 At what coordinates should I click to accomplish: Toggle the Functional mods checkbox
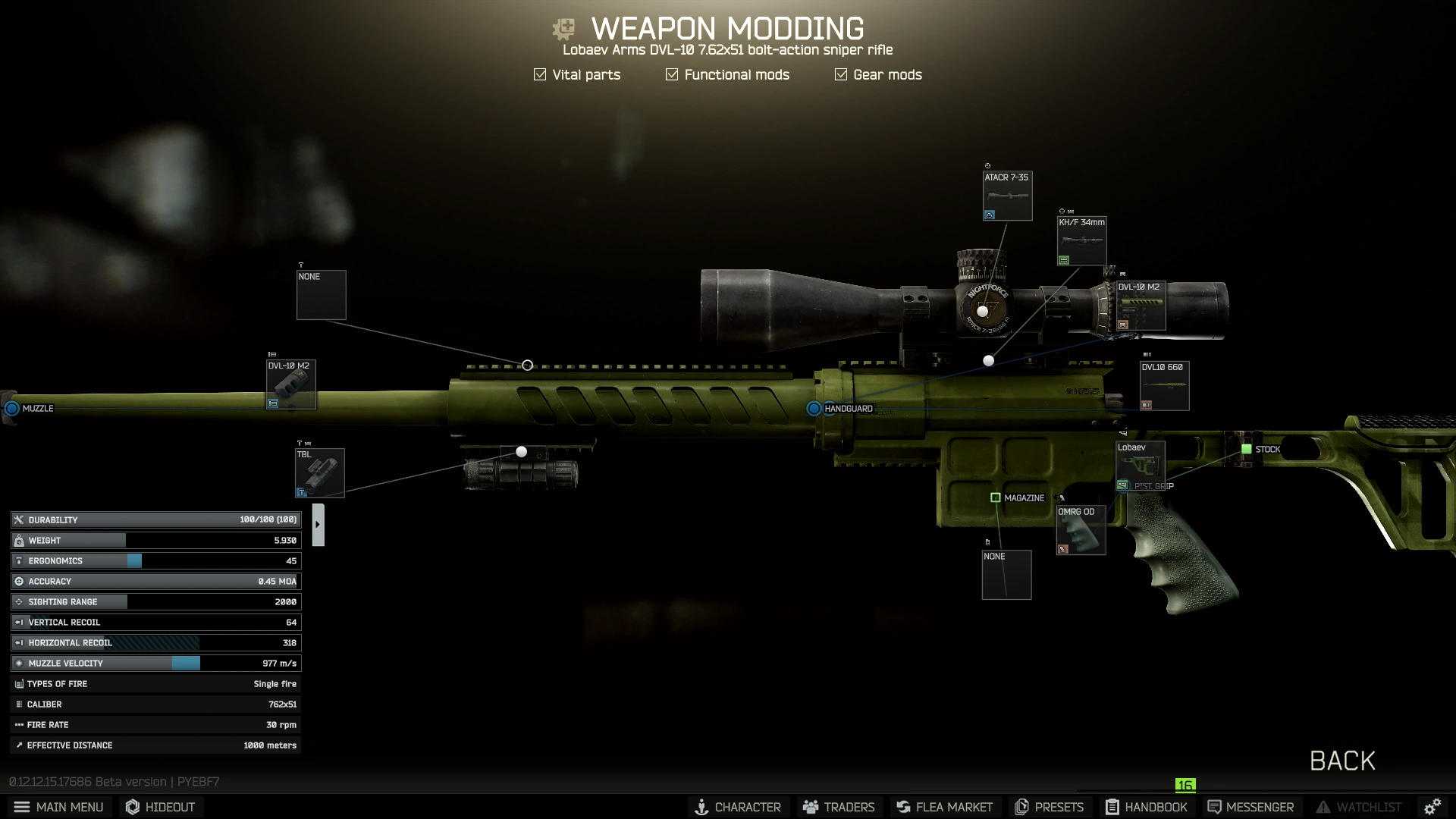click(672, 74)
